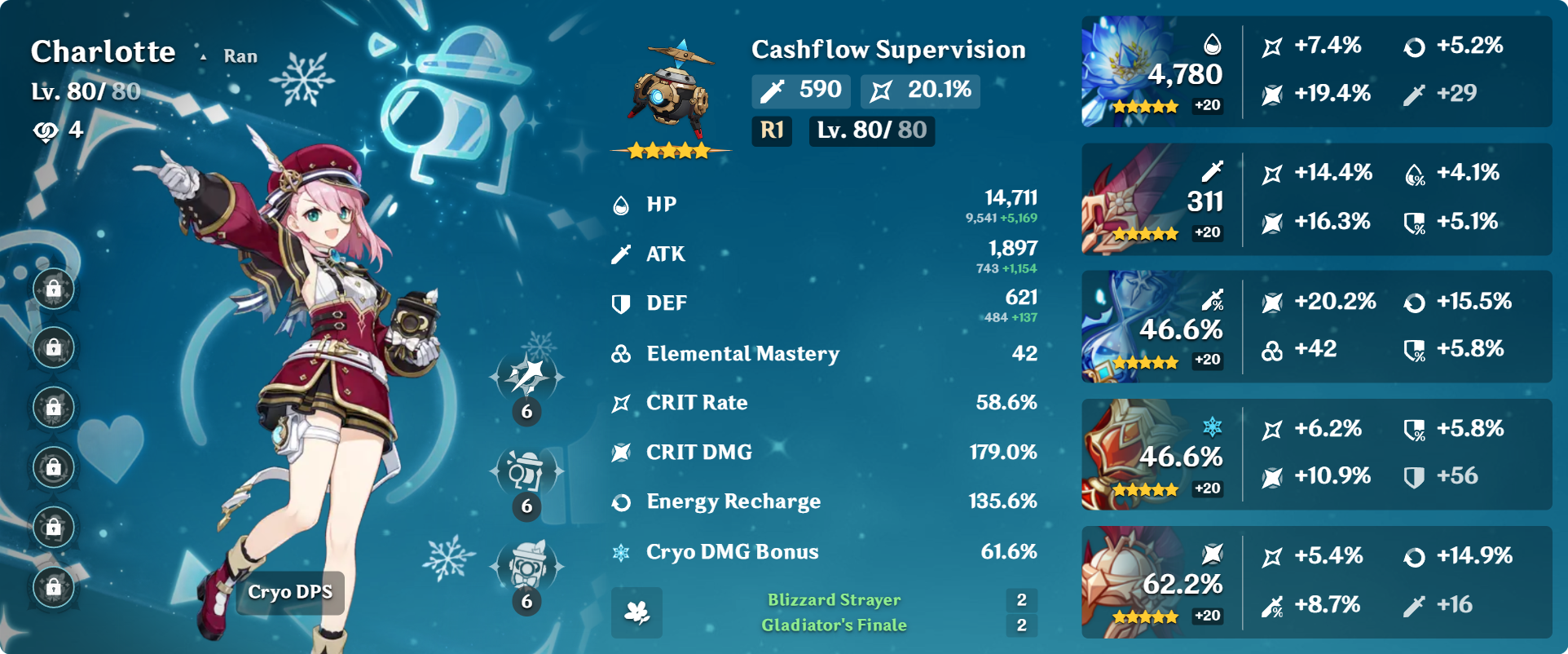Click the Cryo DPS build label
The image size is (1568, 654).
[x=290, y=592]
